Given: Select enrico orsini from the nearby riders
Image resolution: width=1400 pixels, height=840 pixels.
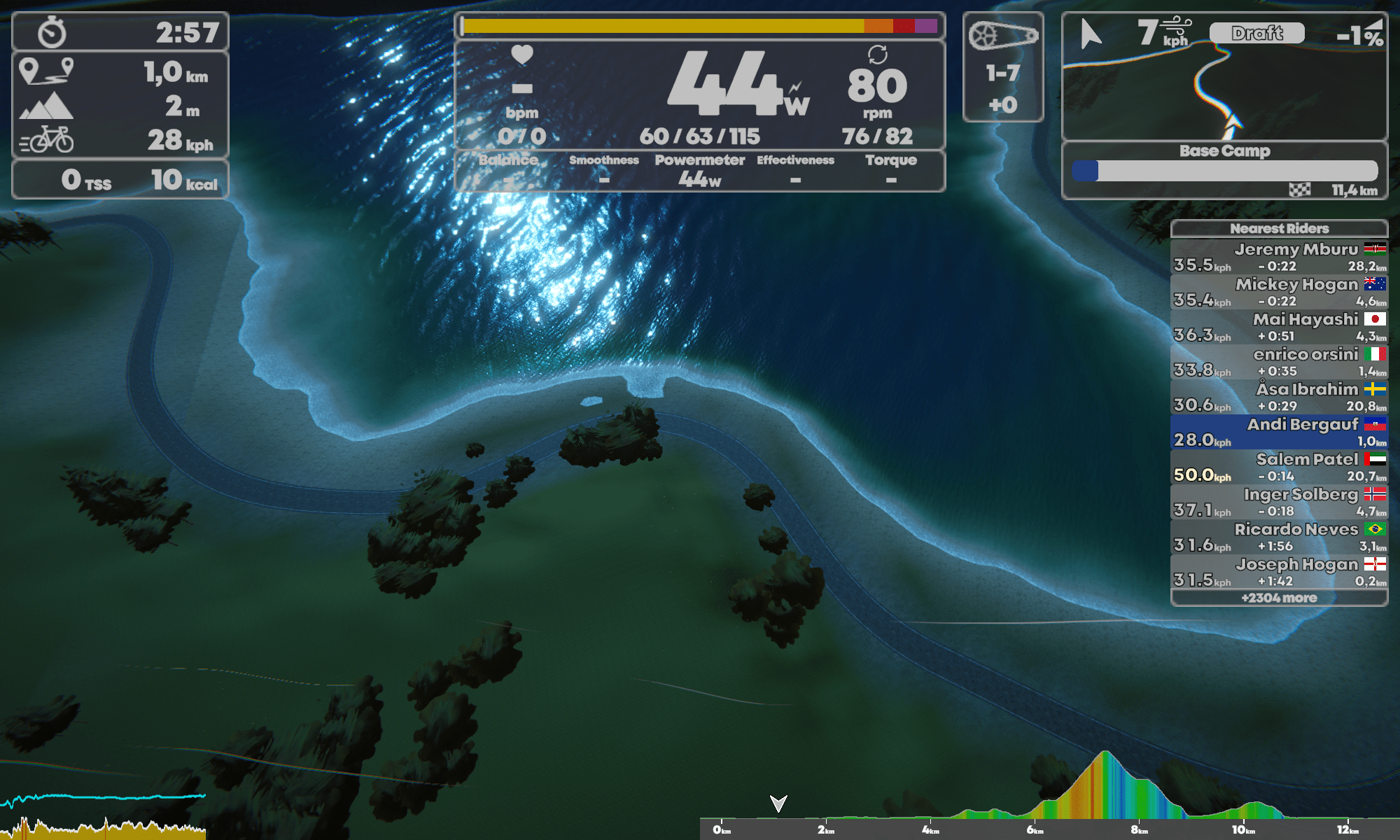Looking at the screenshot, I should (x=1279, y=362).
